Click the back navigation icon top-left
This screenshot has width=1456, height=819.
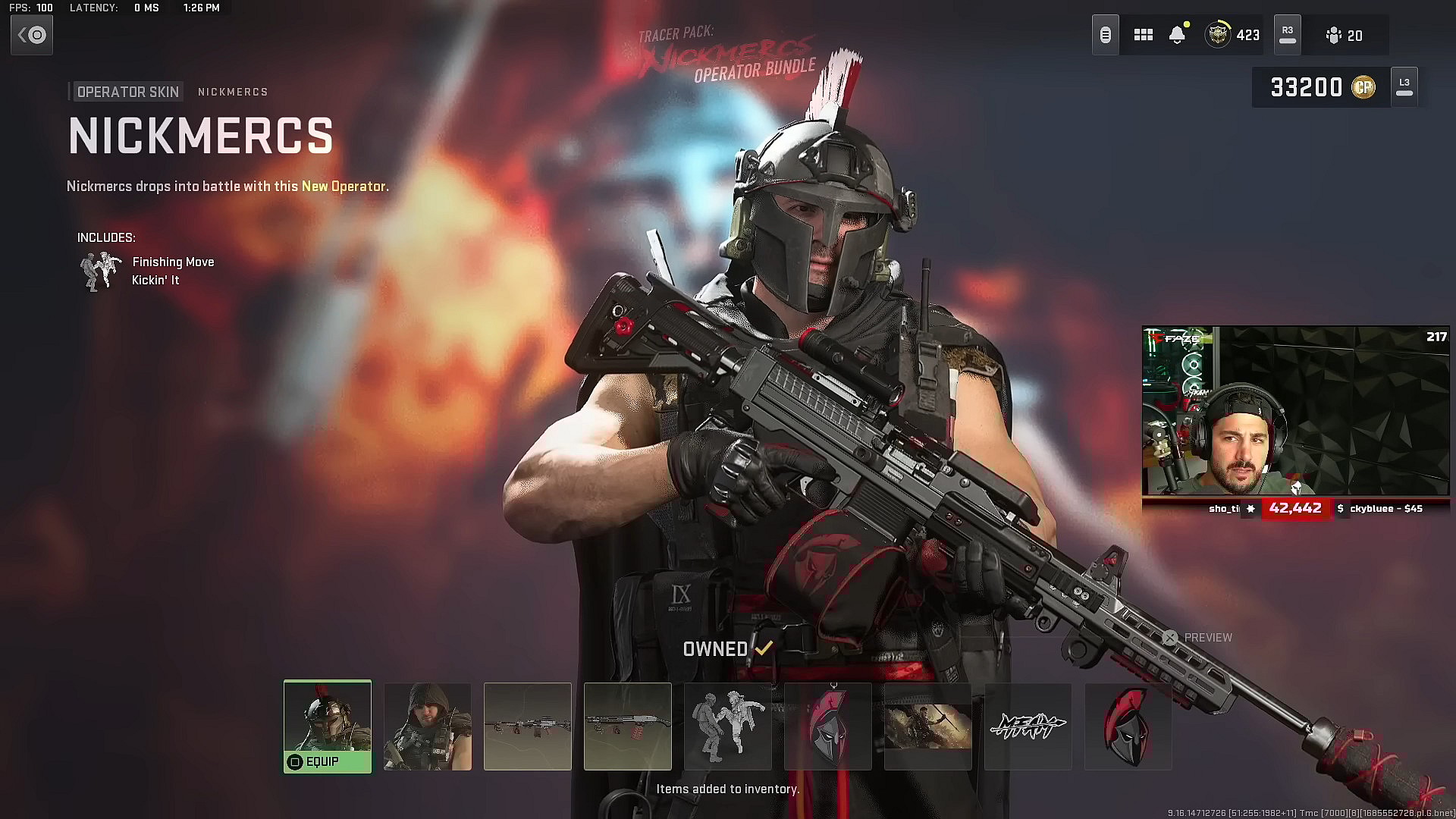pyautogui.click(x=32, y=35)
